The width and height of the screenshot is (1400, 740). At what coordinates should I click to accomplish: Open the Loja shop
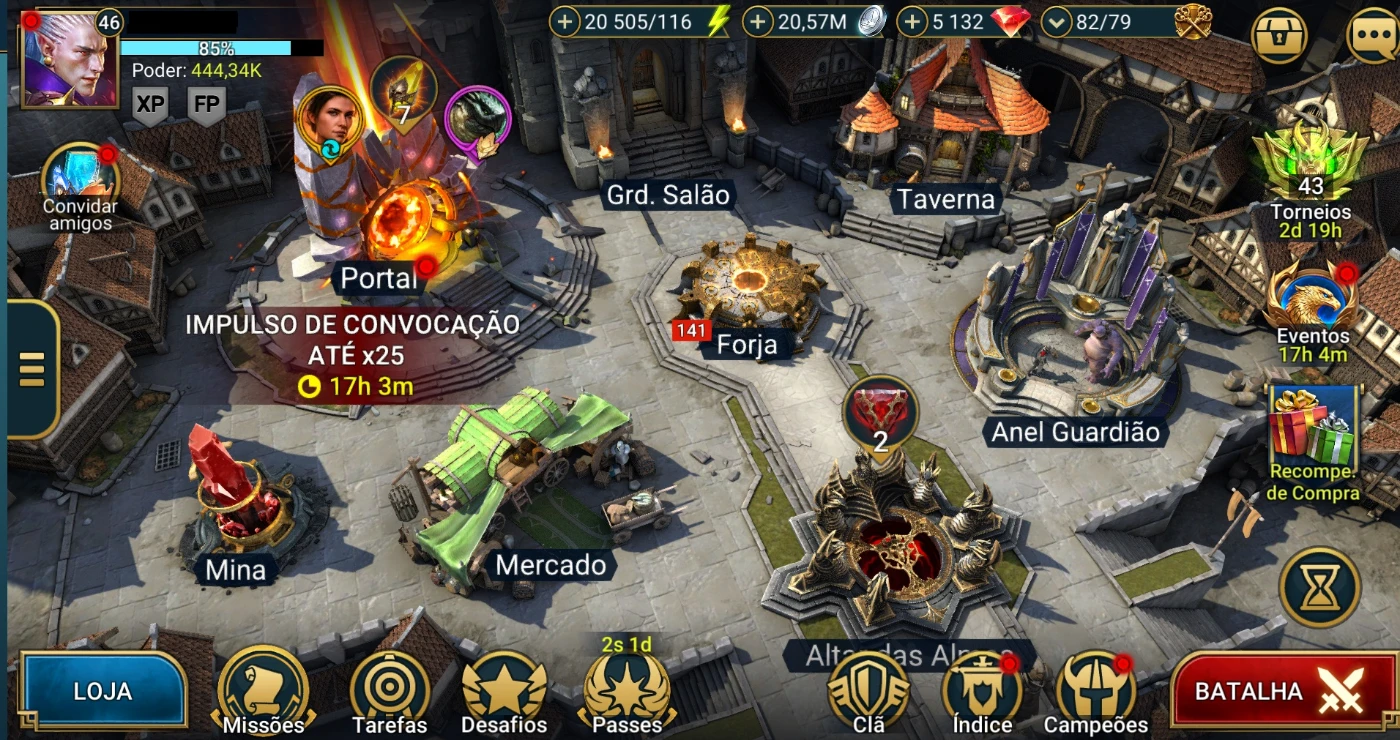tap(102, 691)
